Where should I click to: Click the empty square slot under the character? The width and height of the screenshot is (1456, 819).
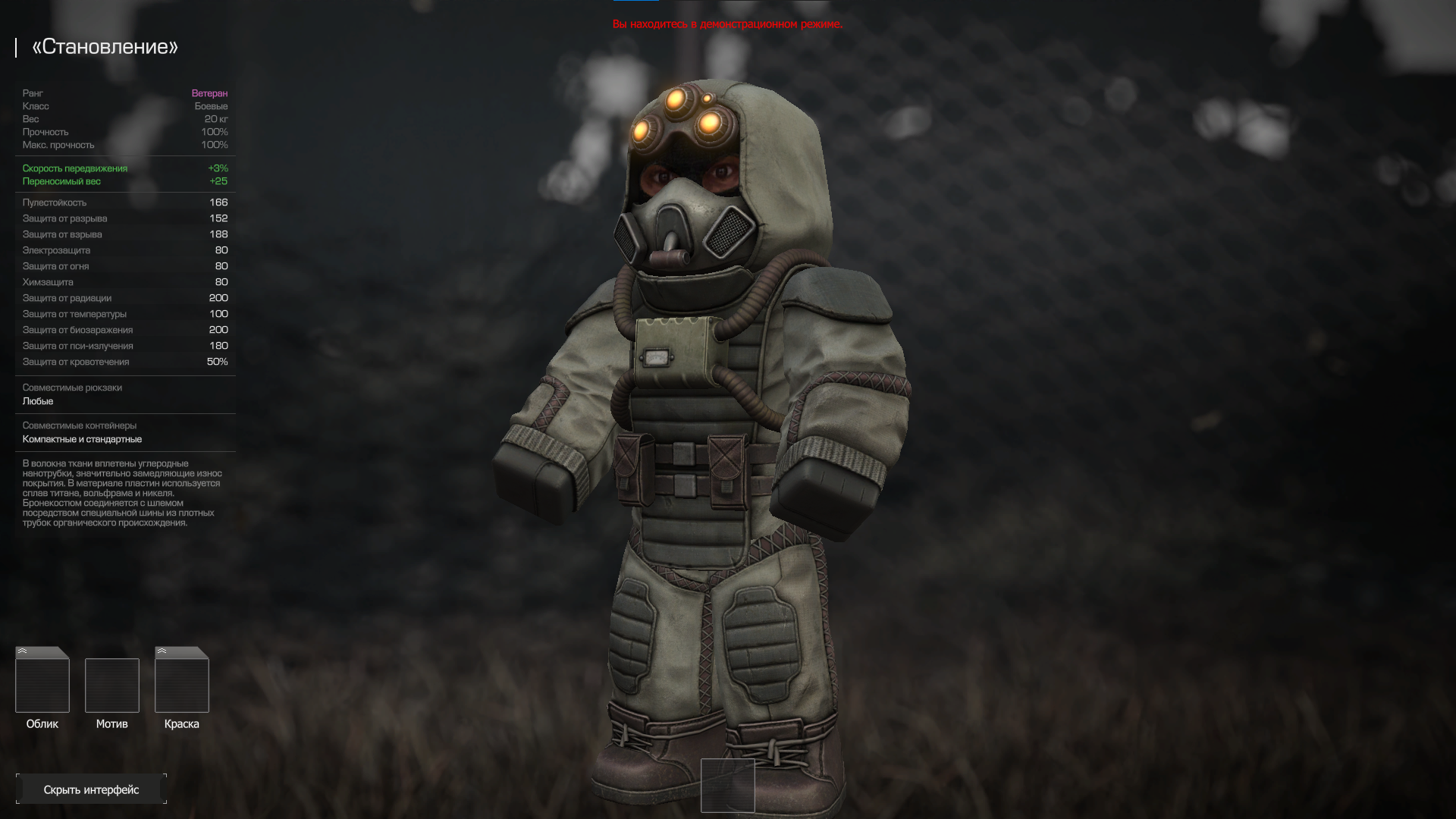click(x=728, y=785)
